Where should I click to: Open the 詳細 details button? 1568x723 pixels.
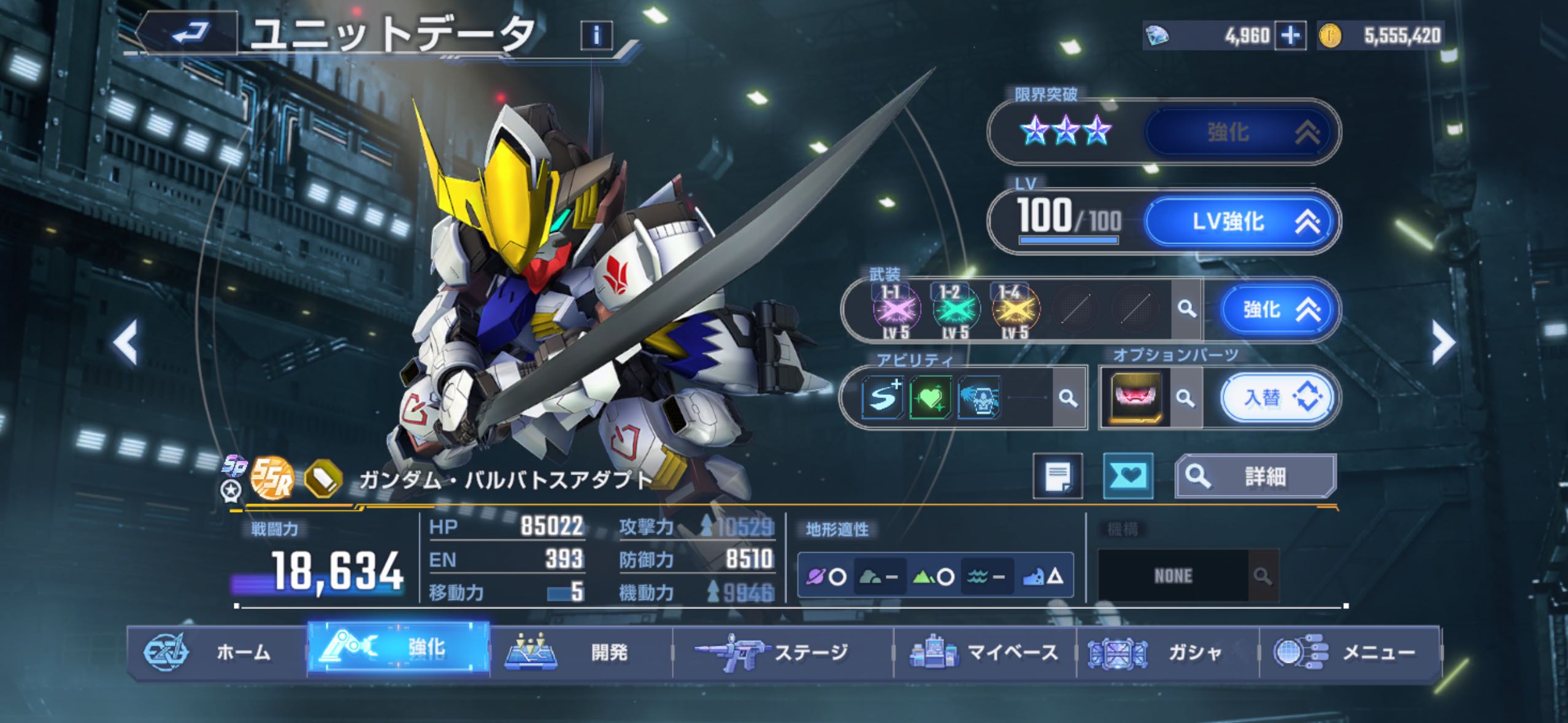(1255, 476)
